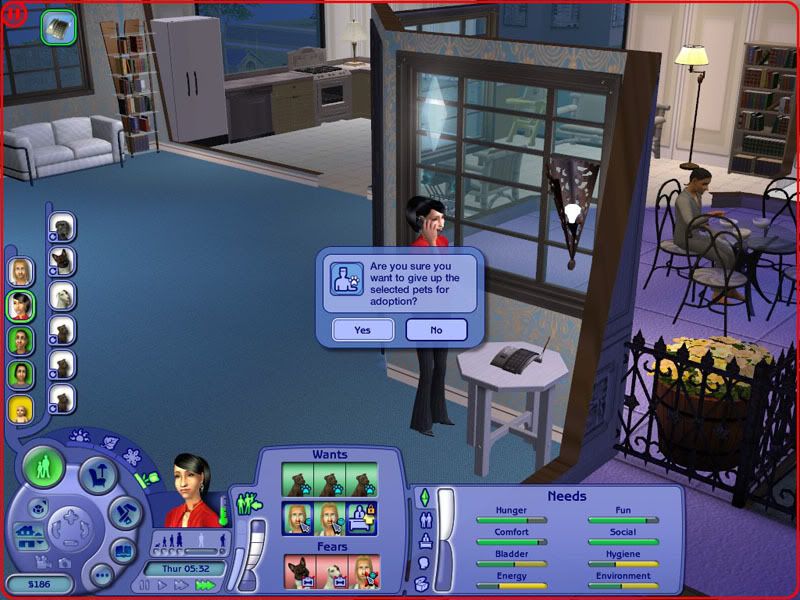This screenshot has height=600, width=800.
Task: Open Buy mode with the chair button
Action: point(98,476)
